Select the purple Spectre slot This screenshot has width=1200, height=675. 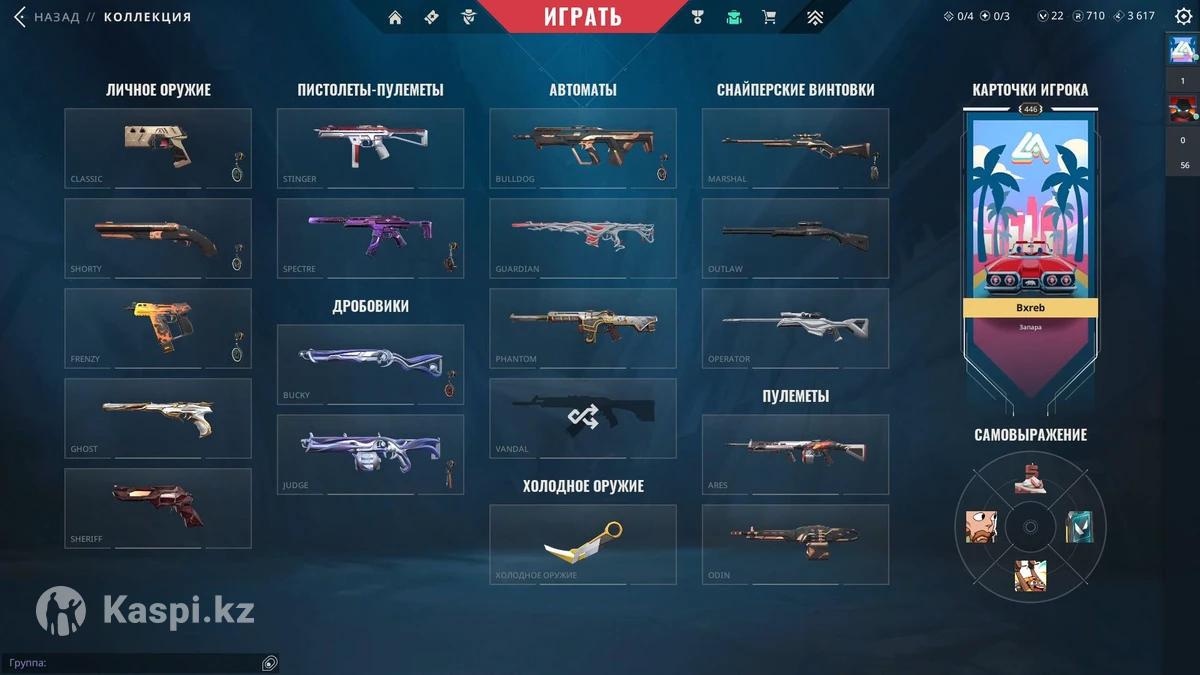pos(370,237)
